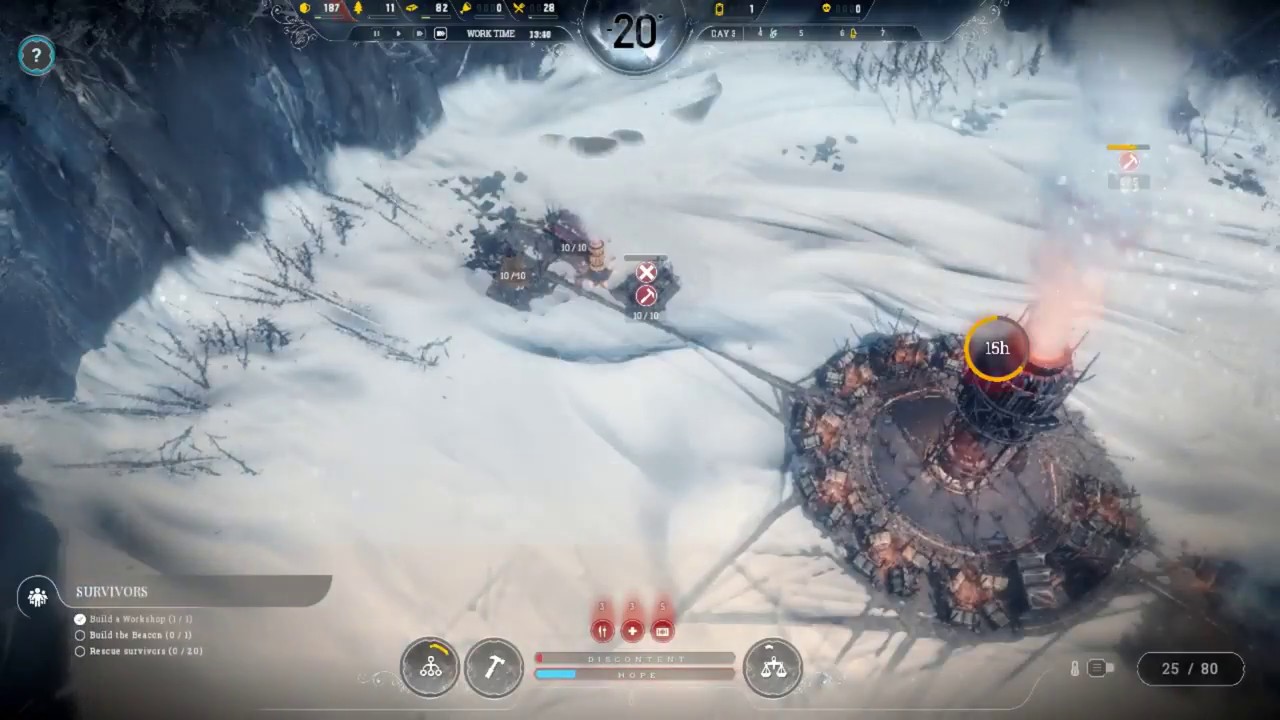The height and width of the screenshot is (720, 1280).
Task: Switch to fast-forward game speed
Action: pyautogui.click(x=419, y=34)
